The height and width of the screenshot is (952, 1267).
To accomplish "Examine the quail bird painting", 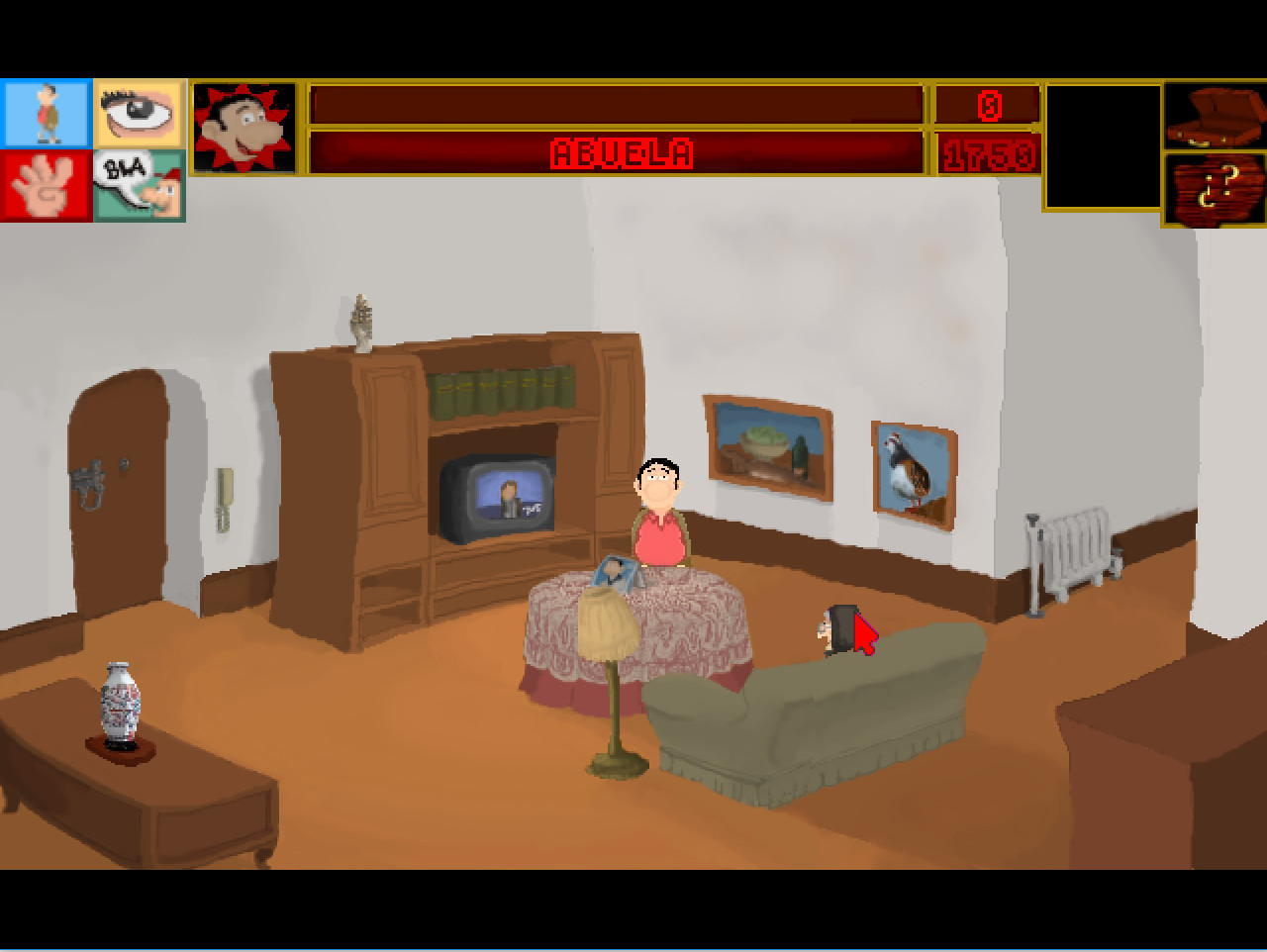I will click(910, 477).
